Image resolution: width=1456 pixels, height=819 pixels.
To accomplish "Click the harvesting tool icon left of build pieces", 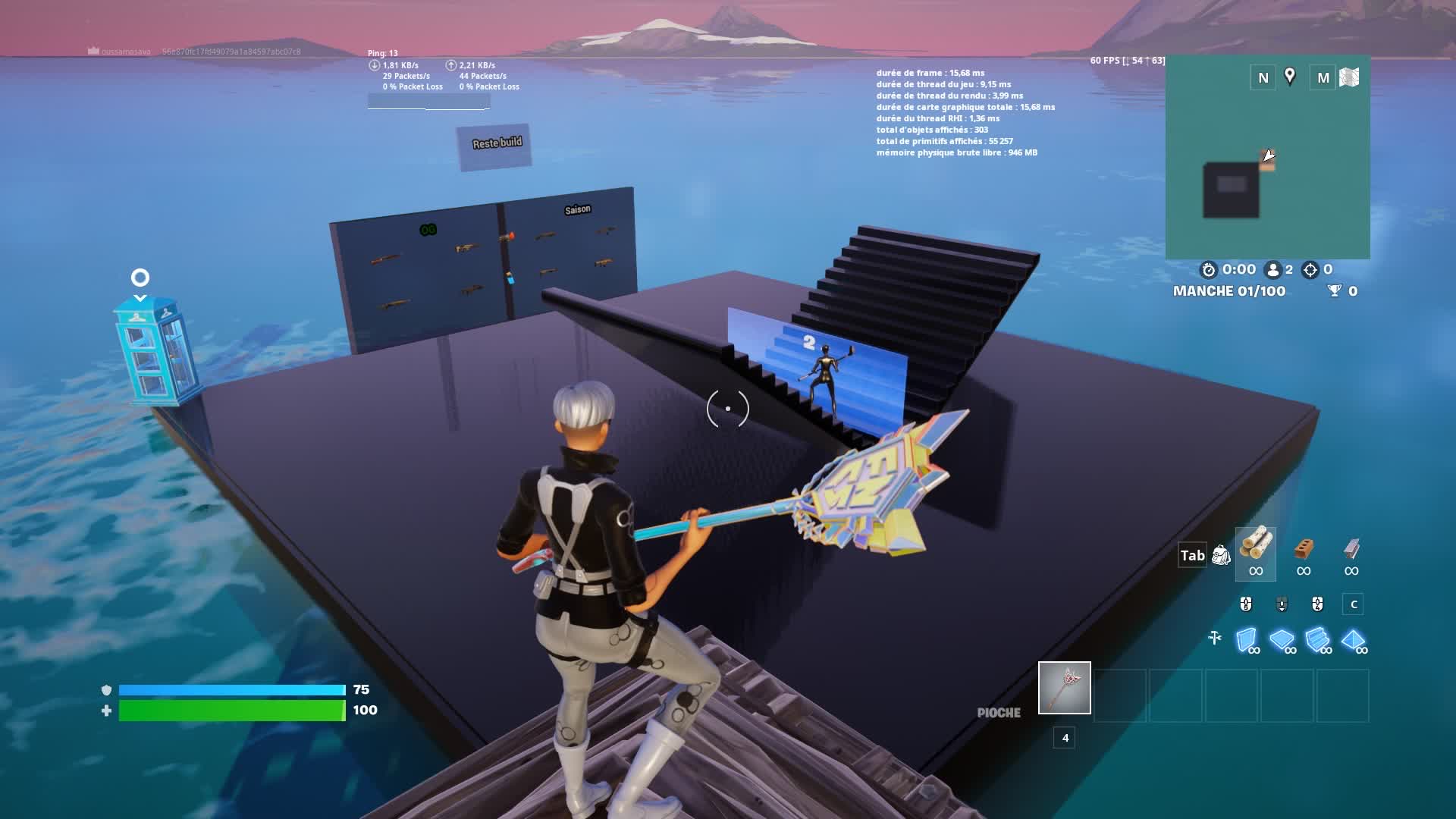I will pos(1215,637).
